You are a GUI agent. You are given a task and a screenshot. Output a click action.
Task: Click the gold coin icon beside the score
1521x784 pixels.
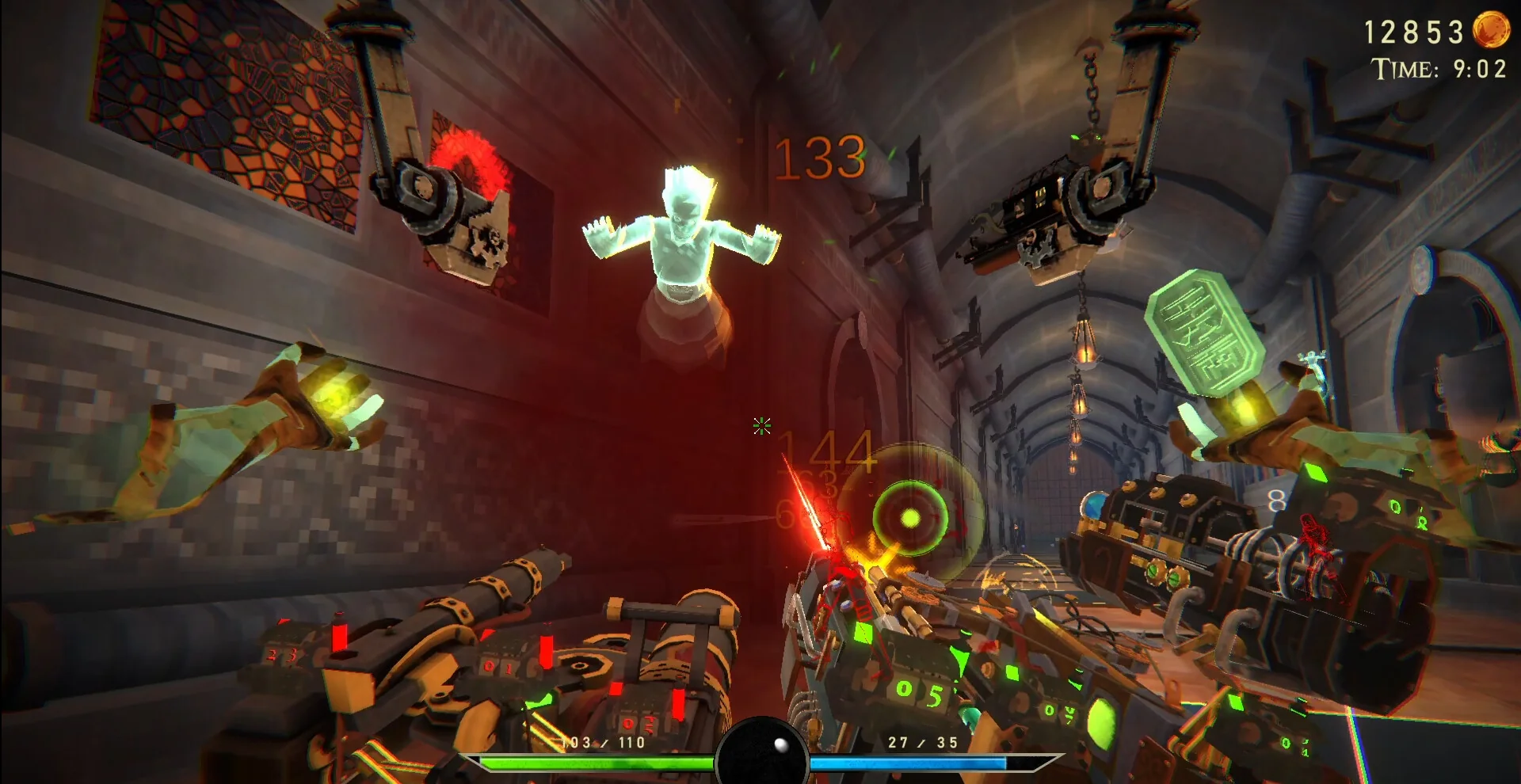(1490, 30)
